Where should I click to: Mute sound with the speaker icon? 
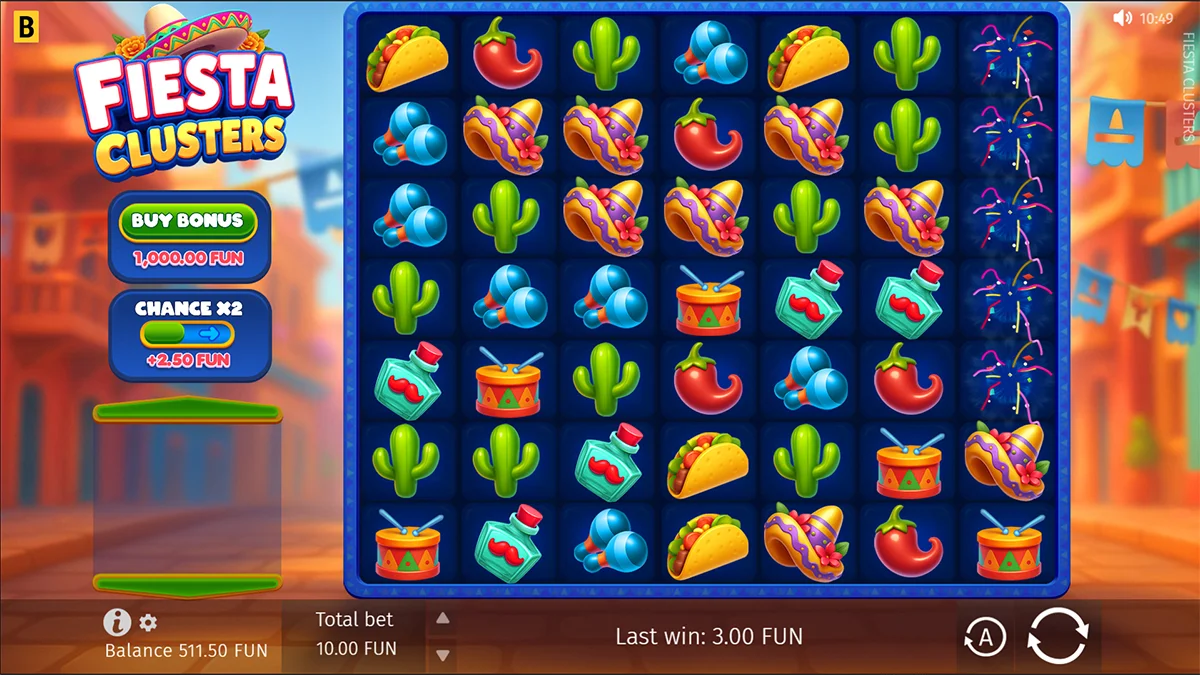point(1122,17)
